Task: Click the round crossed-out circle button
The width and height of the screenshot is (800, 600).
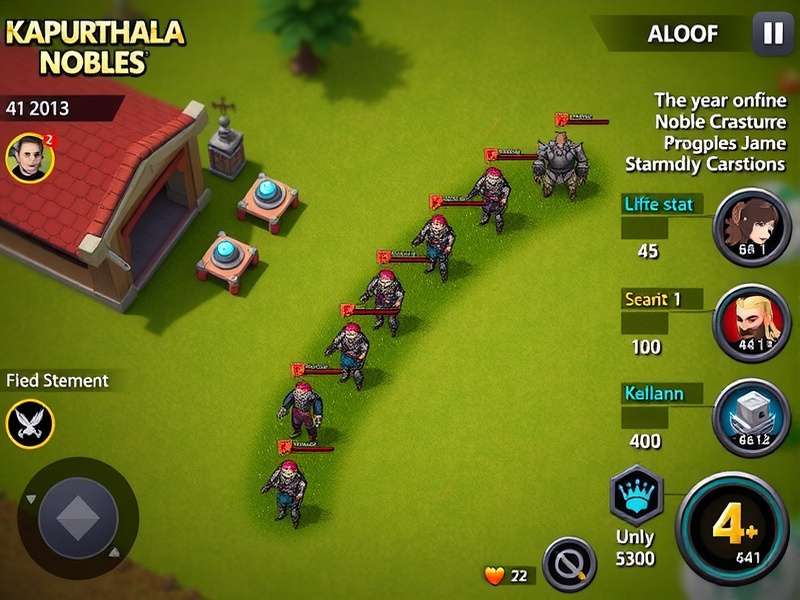Action: click(x=570, y=564)
